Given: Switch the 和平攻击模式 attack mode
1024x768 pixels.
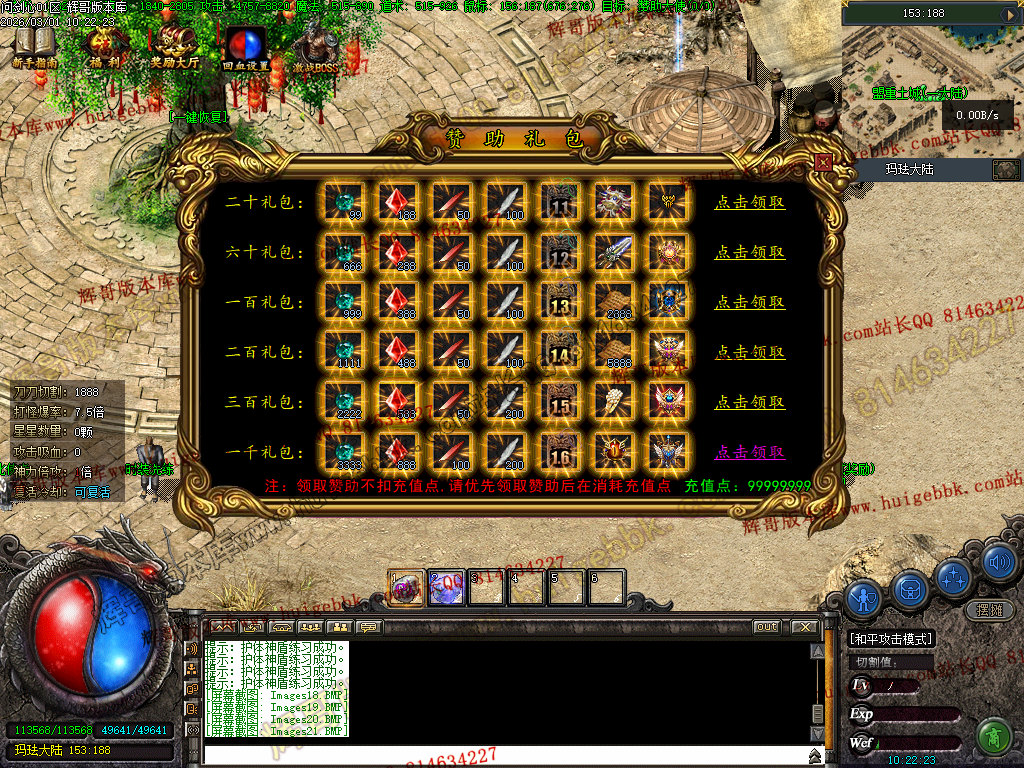Looking at the screenshot, I should click(890, 639).
